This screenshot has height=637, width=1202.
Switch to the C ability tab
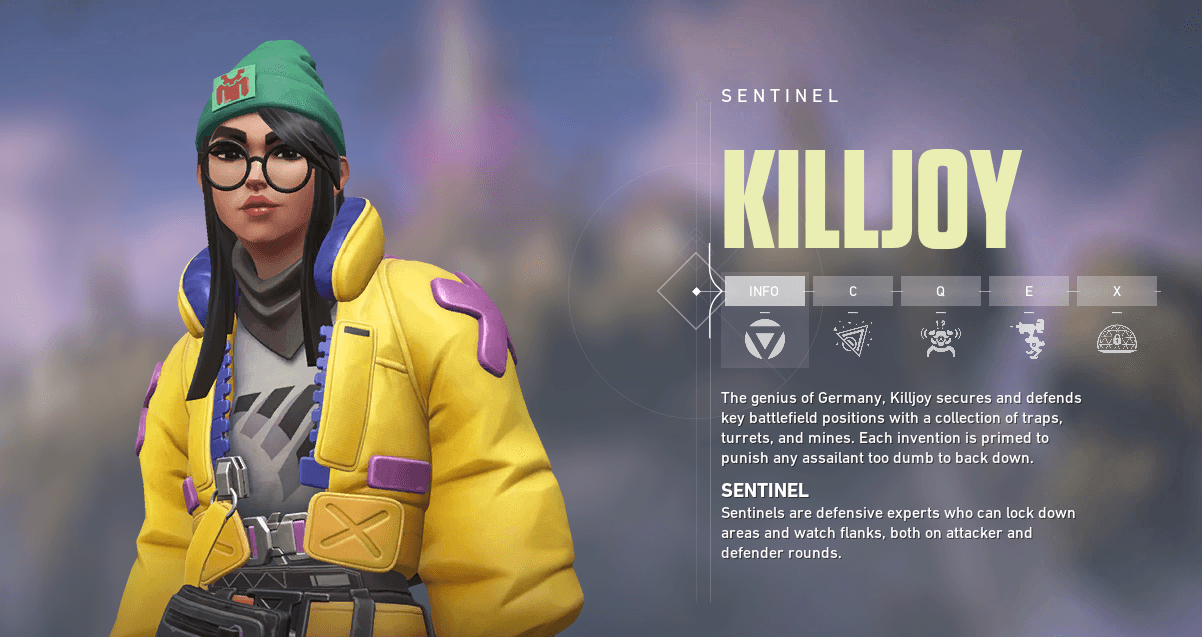tap(852, 291)
